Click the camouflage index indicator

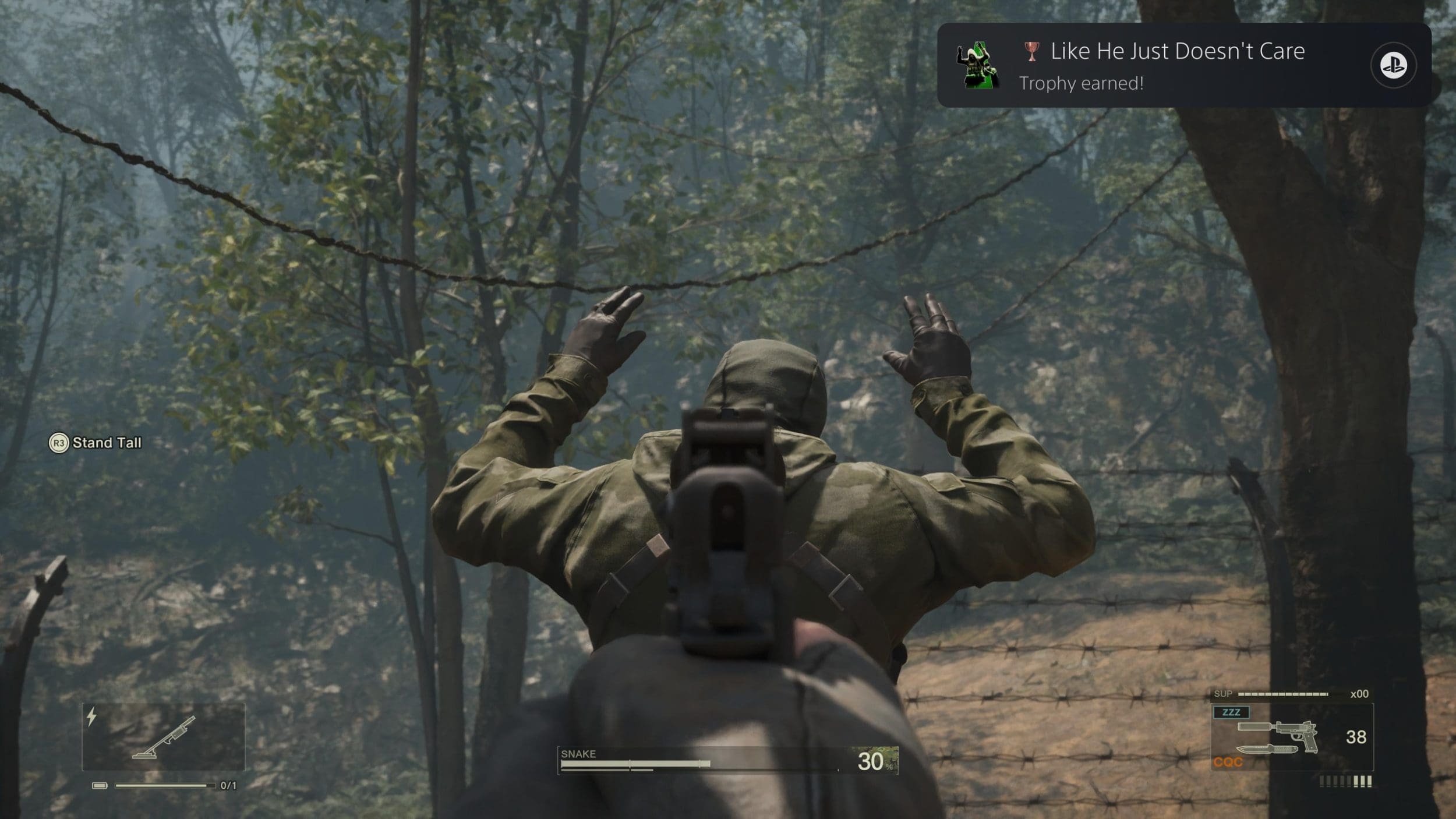[x=875, y=761]
